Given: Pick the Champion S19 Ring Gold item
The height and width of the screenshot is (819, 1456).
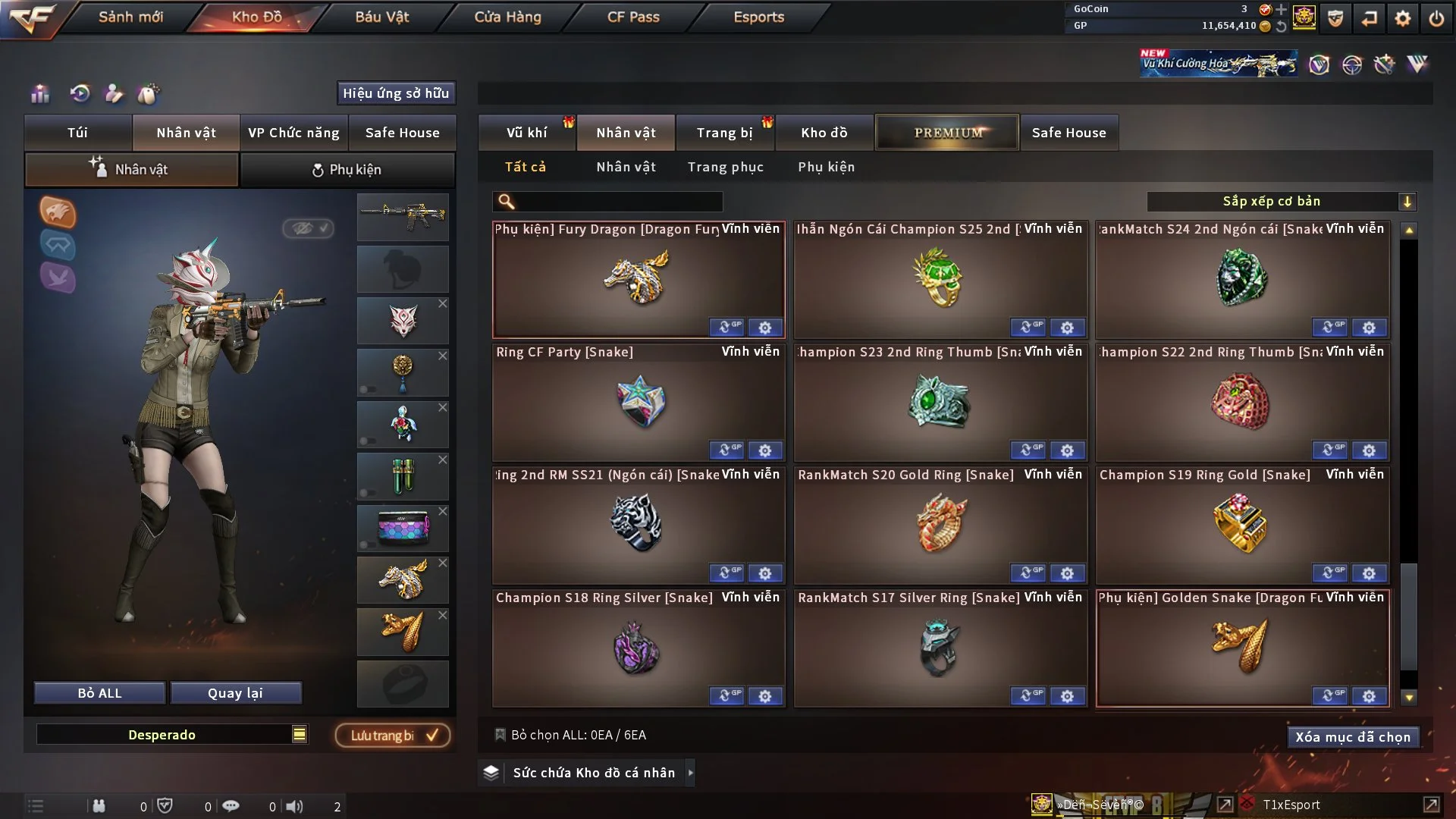Looking at the screenshot, I should point(1242,525).
